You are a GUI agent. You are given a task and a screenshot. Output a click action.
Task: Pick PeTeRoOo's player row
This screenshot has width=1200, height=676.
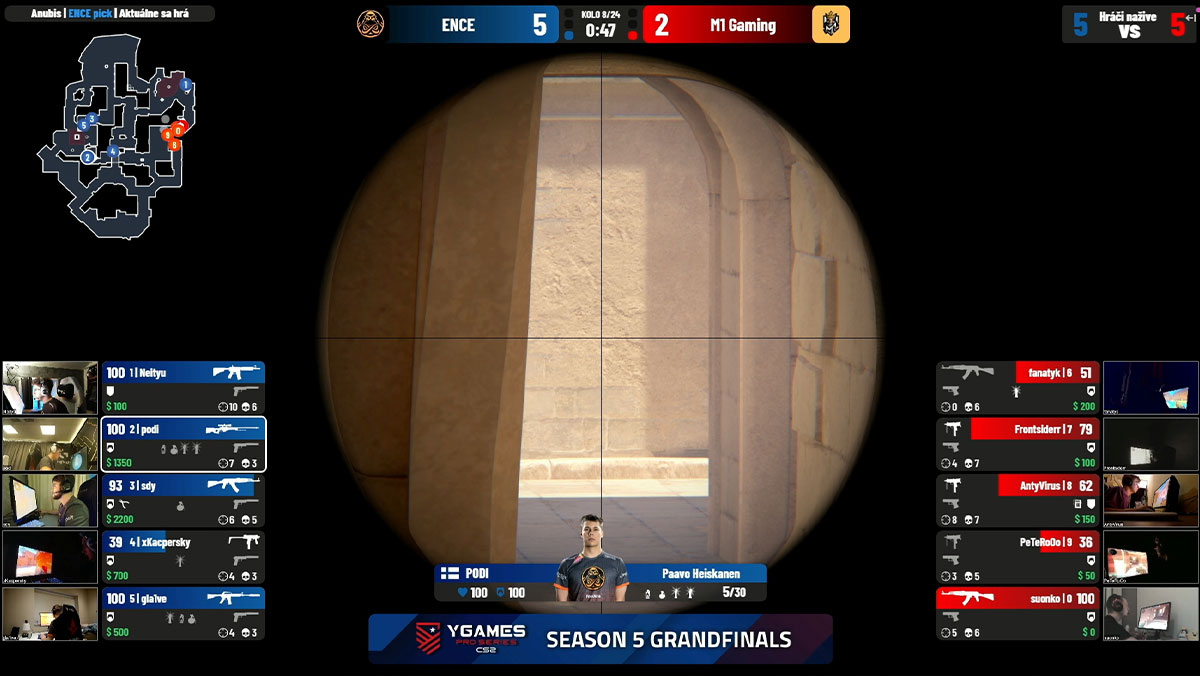pos(1017,557)
